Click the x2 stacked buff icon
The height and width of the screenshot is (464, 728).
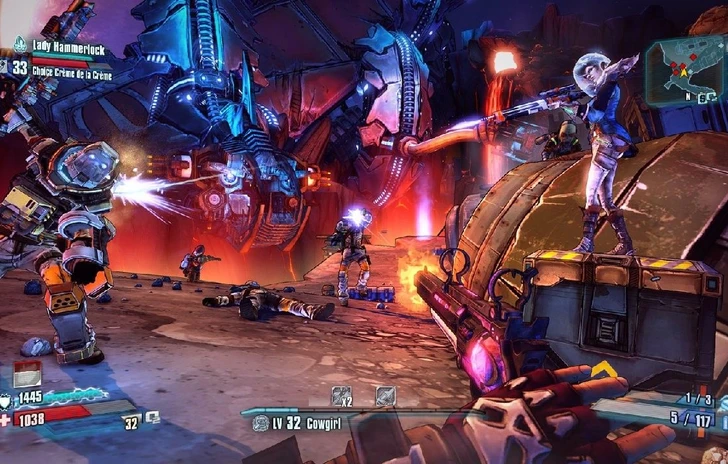pos(341,396)
